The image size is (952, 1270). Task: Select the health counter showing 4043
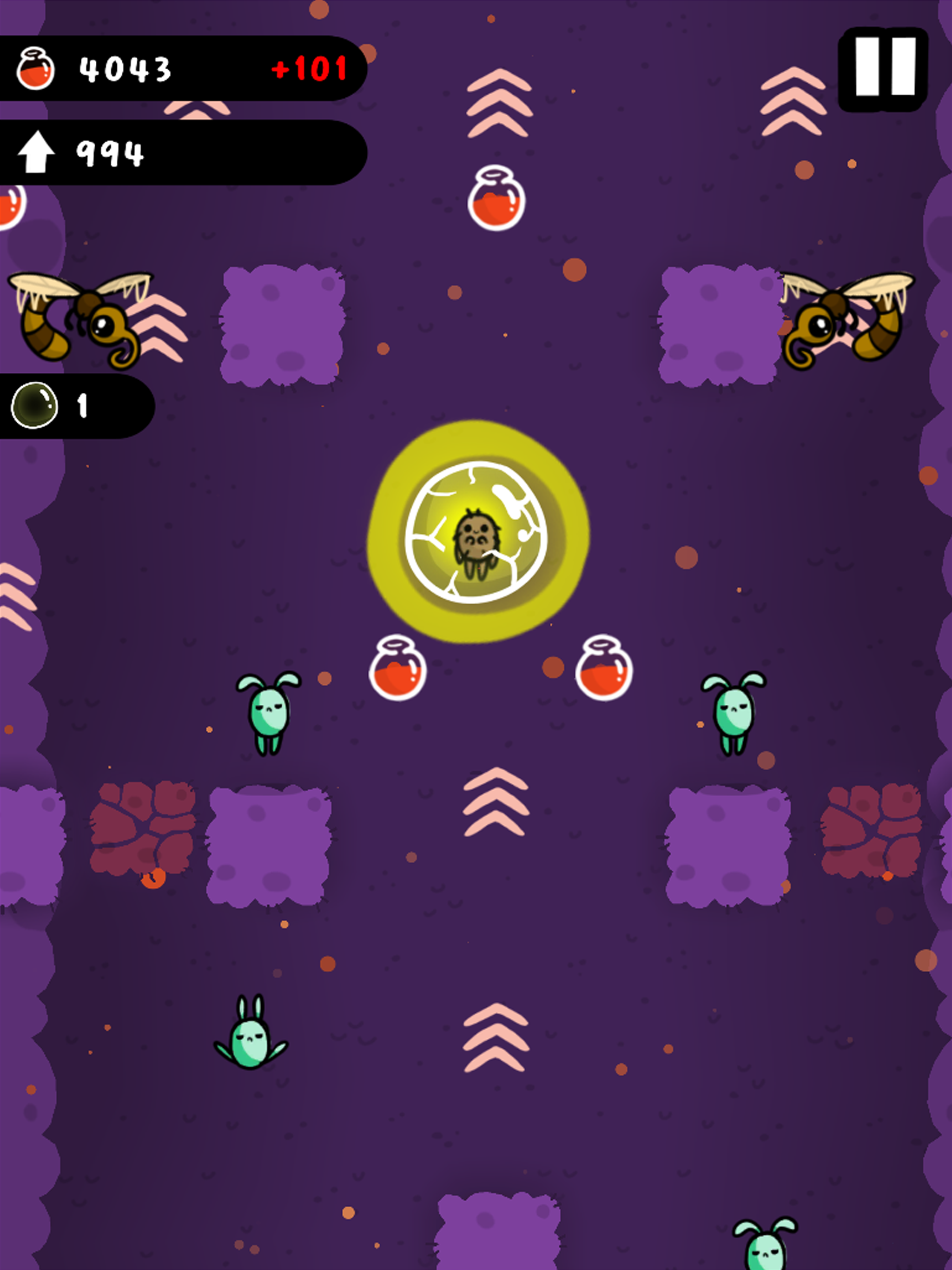tap(124, 69)
